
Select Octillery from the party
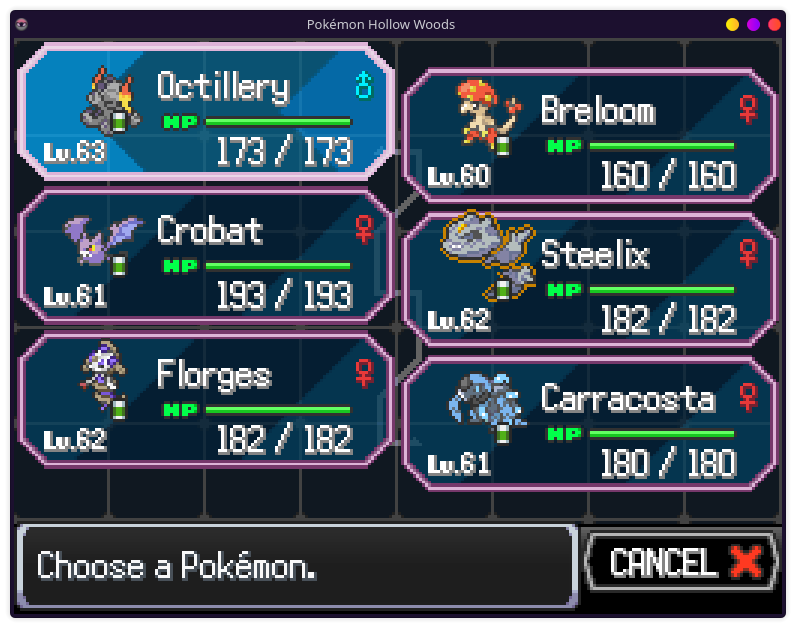[205, 112]
